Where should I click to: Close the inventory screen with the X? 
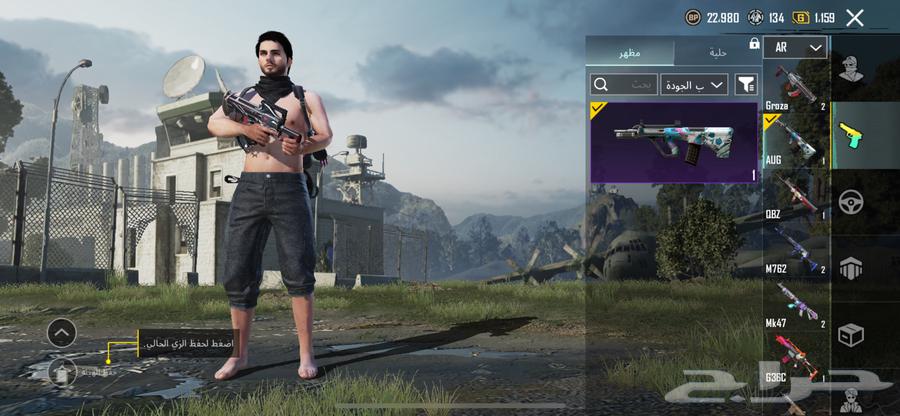click(854, 17)
